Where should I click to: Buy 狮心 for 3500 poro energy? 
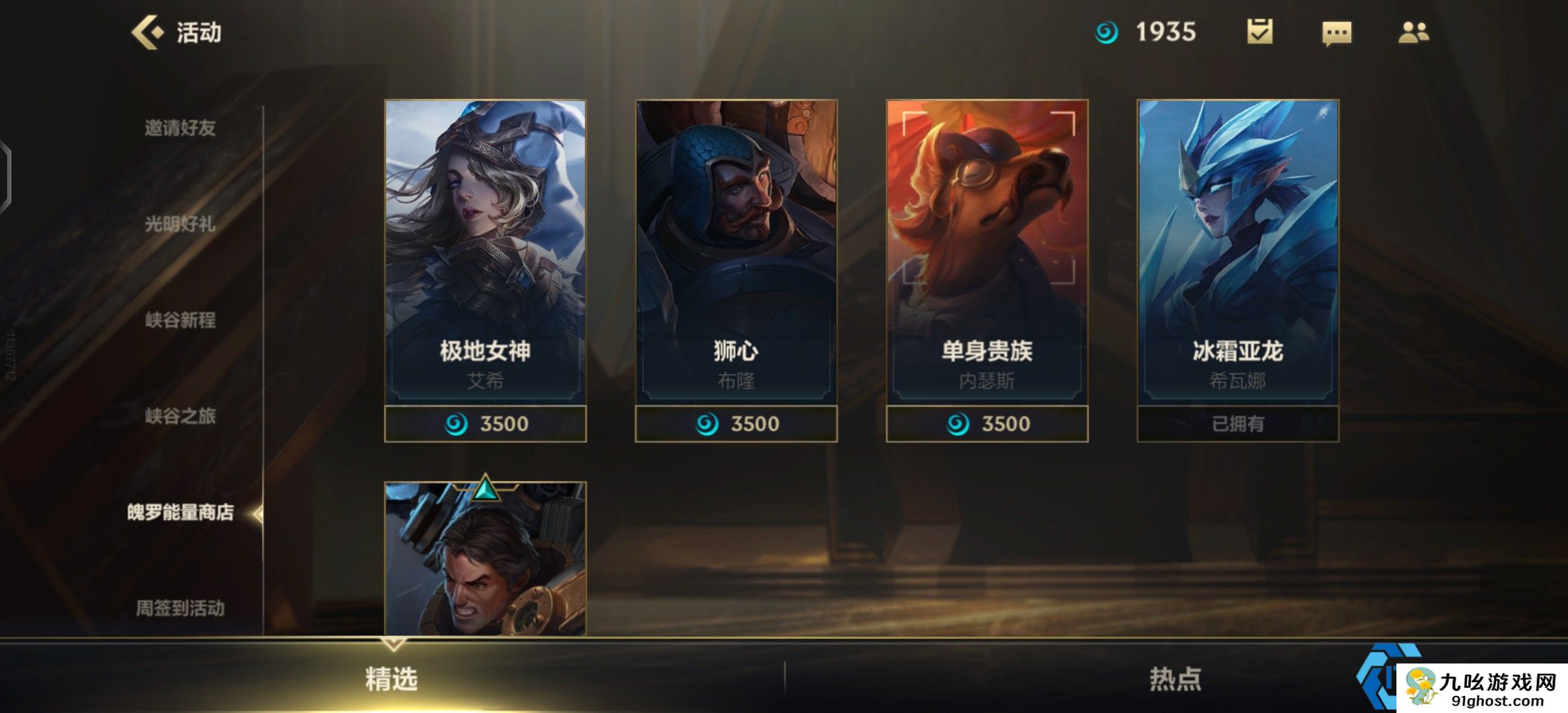[736, 424]
